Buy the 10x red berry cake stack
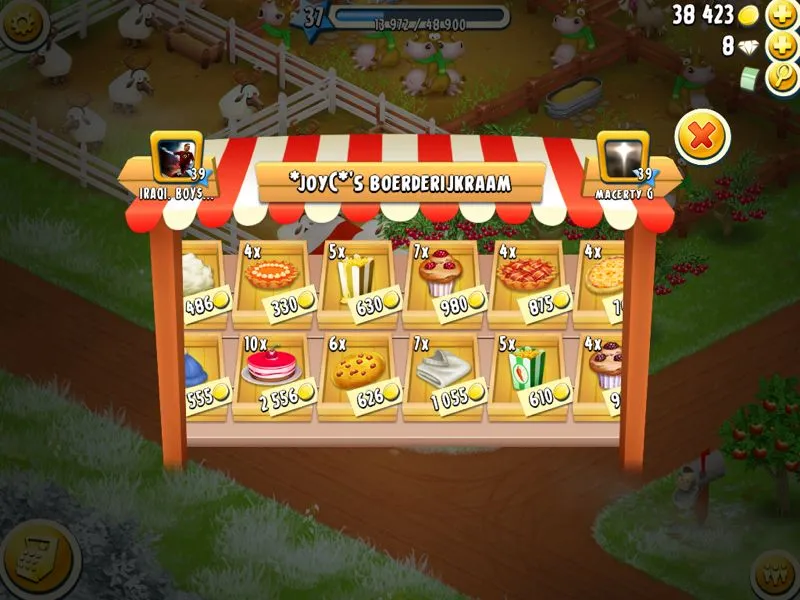The height and width of the screenshot is (600, 800). click(x=270, y=374)
